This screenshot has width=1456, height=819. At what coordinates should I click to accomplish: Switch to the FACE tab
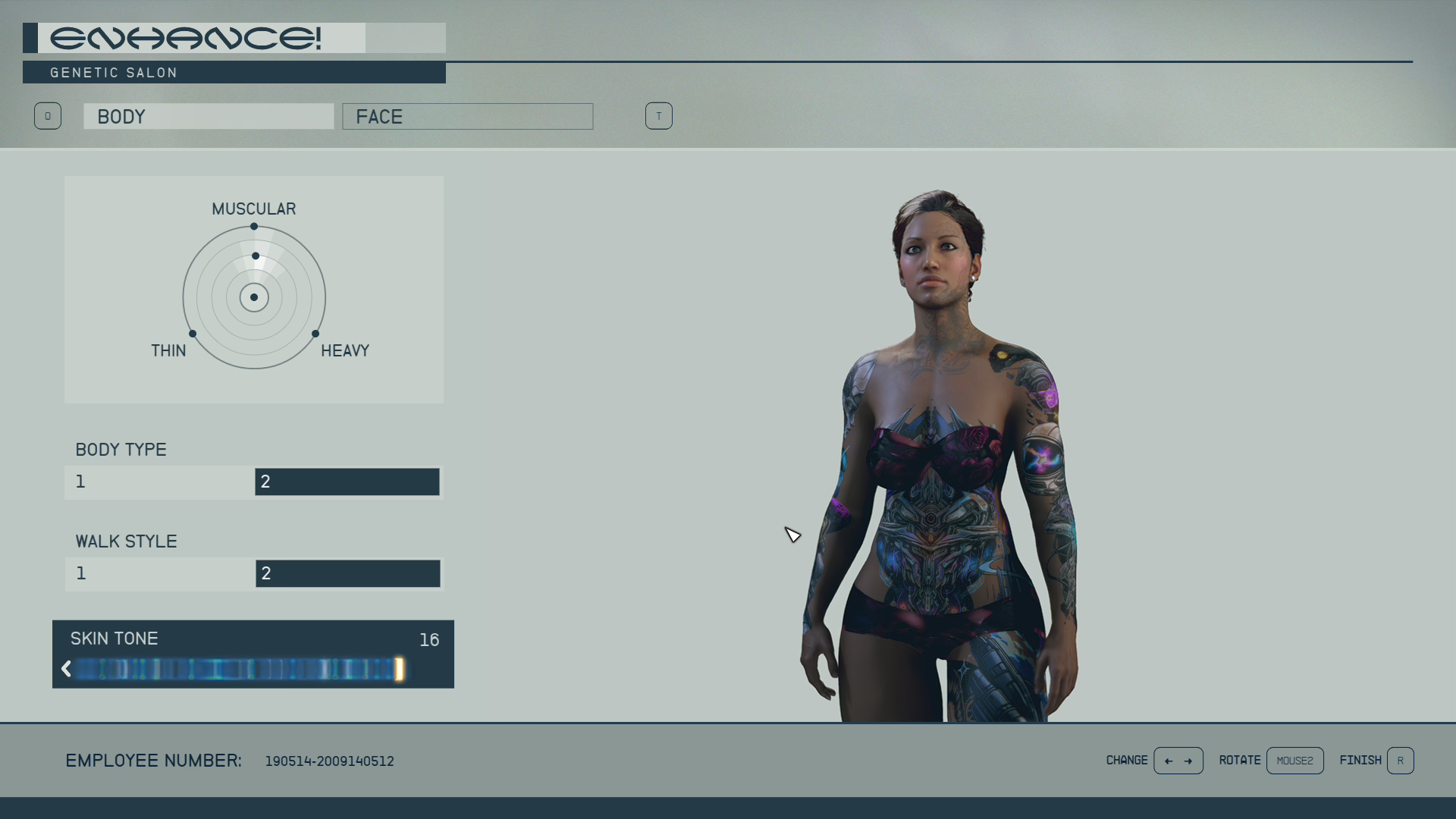coord(467,117)
